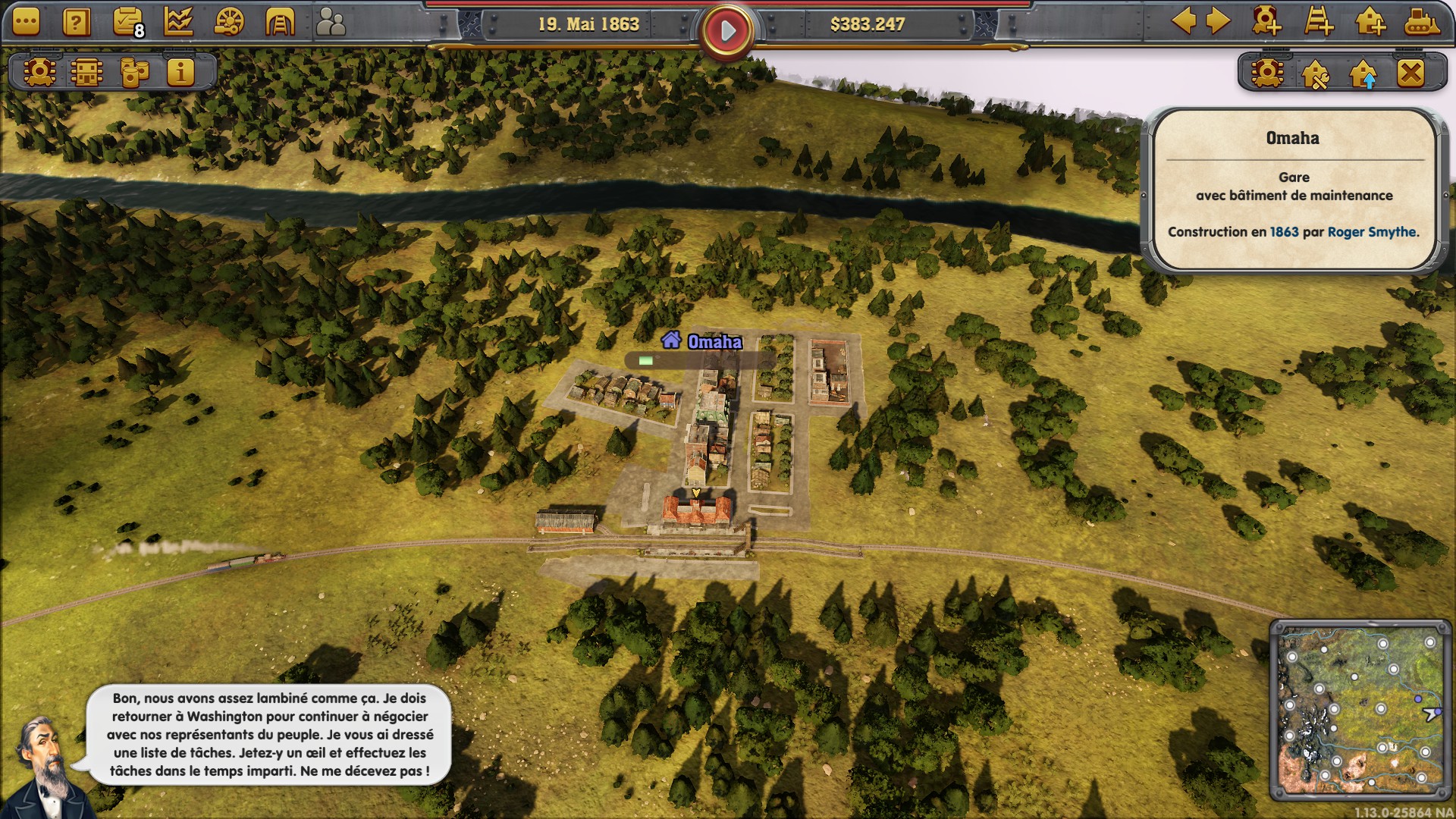Open the task list clipboard
The width and height of the screenshot is (1456, 819).
(x=127, y=23)
